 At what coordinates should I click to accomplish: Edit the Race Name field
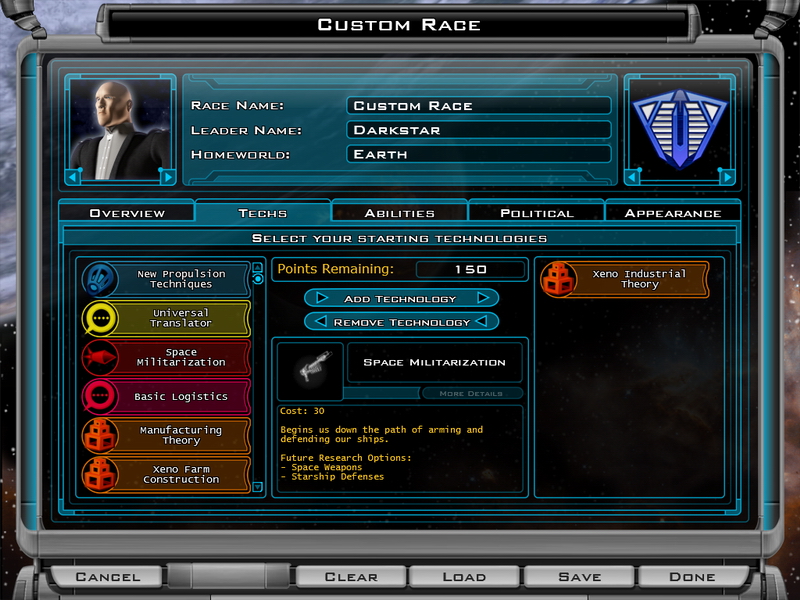click(x=479, y=106)
